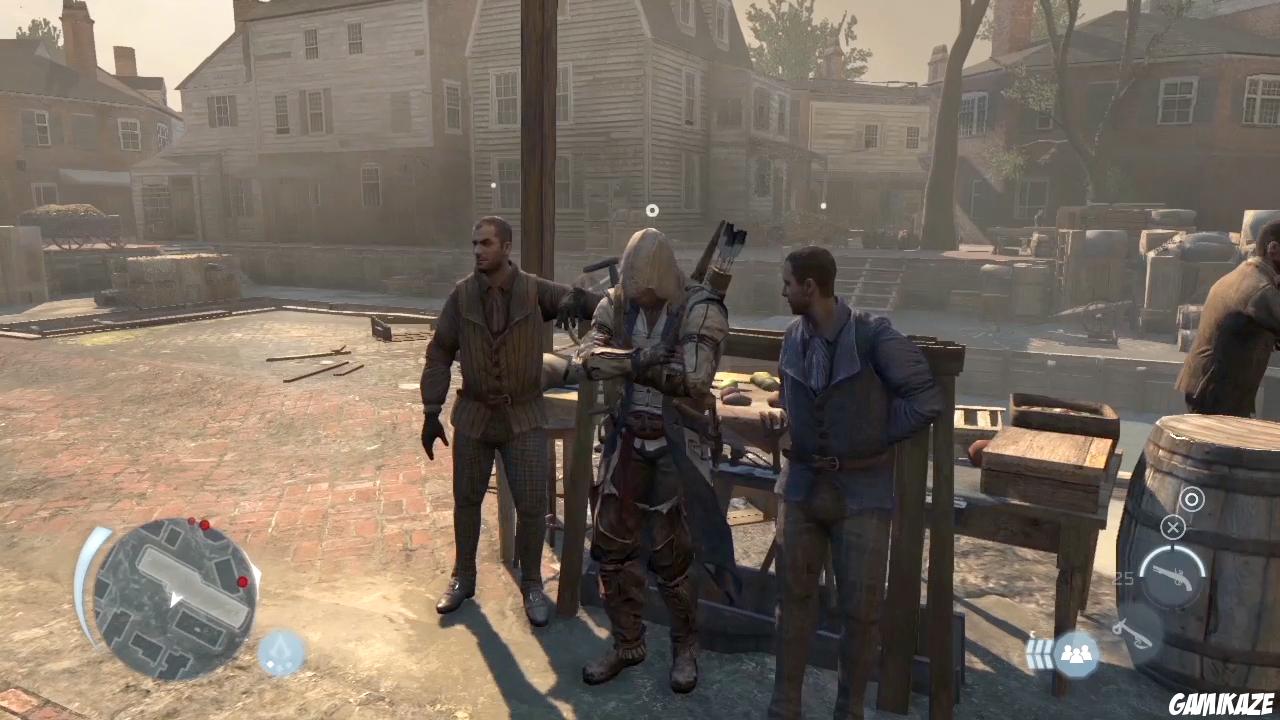
Task: Click the rightmost white dot marker above the buildings
Action: [x=823, y=206]
